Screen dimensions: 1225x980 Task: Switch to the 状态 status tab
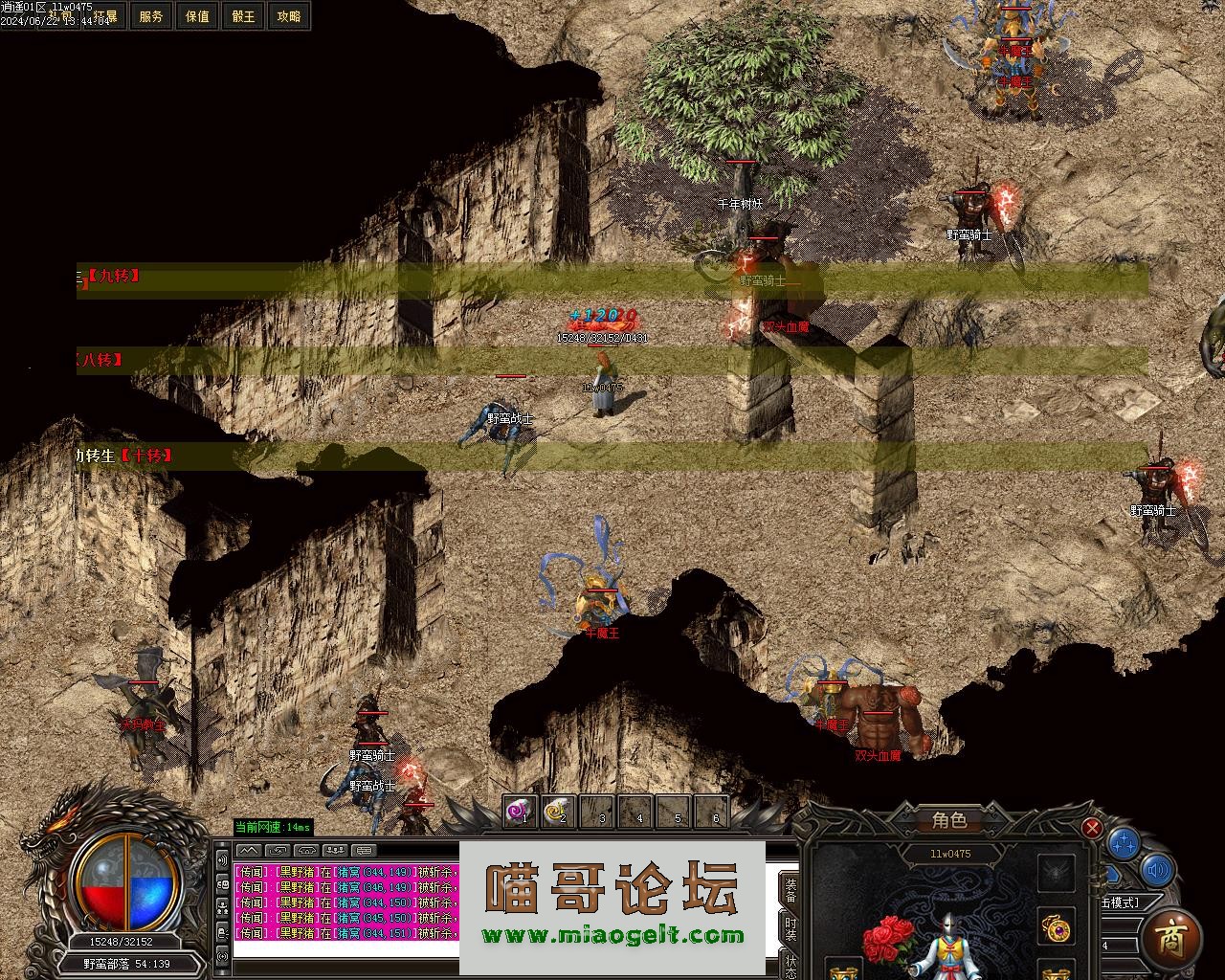(x=791, y=963)
